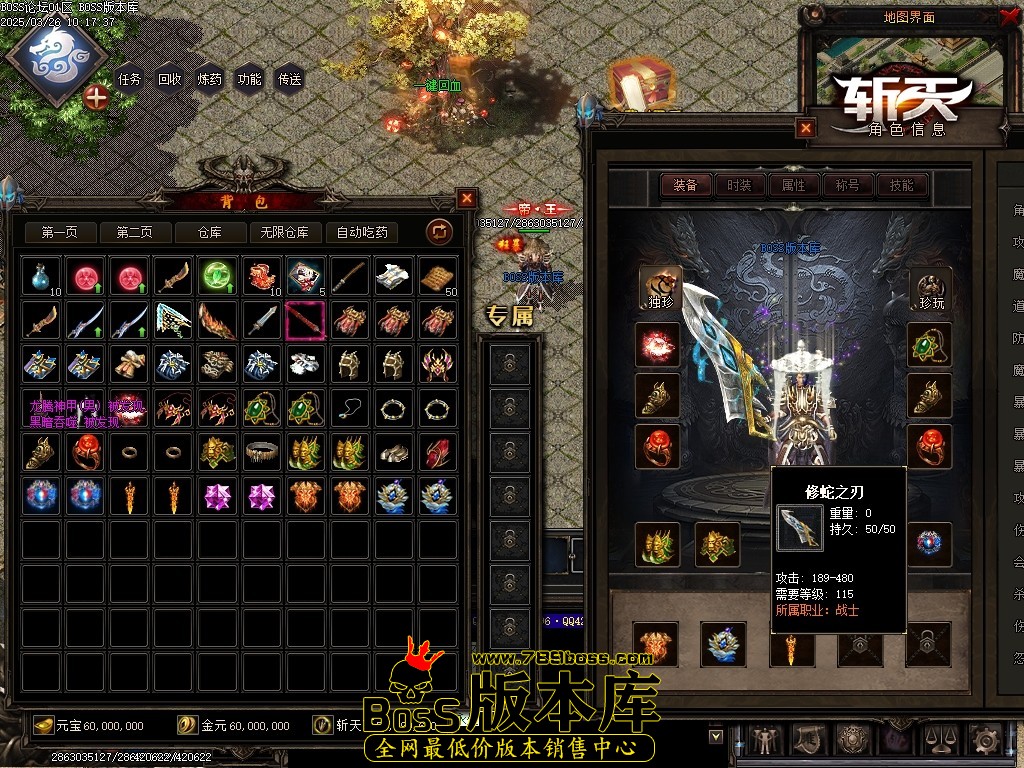The image size is (1024, 768).
Task: View the 技能 skills tab
Action: pyautogui.click(x=901, y=185)
